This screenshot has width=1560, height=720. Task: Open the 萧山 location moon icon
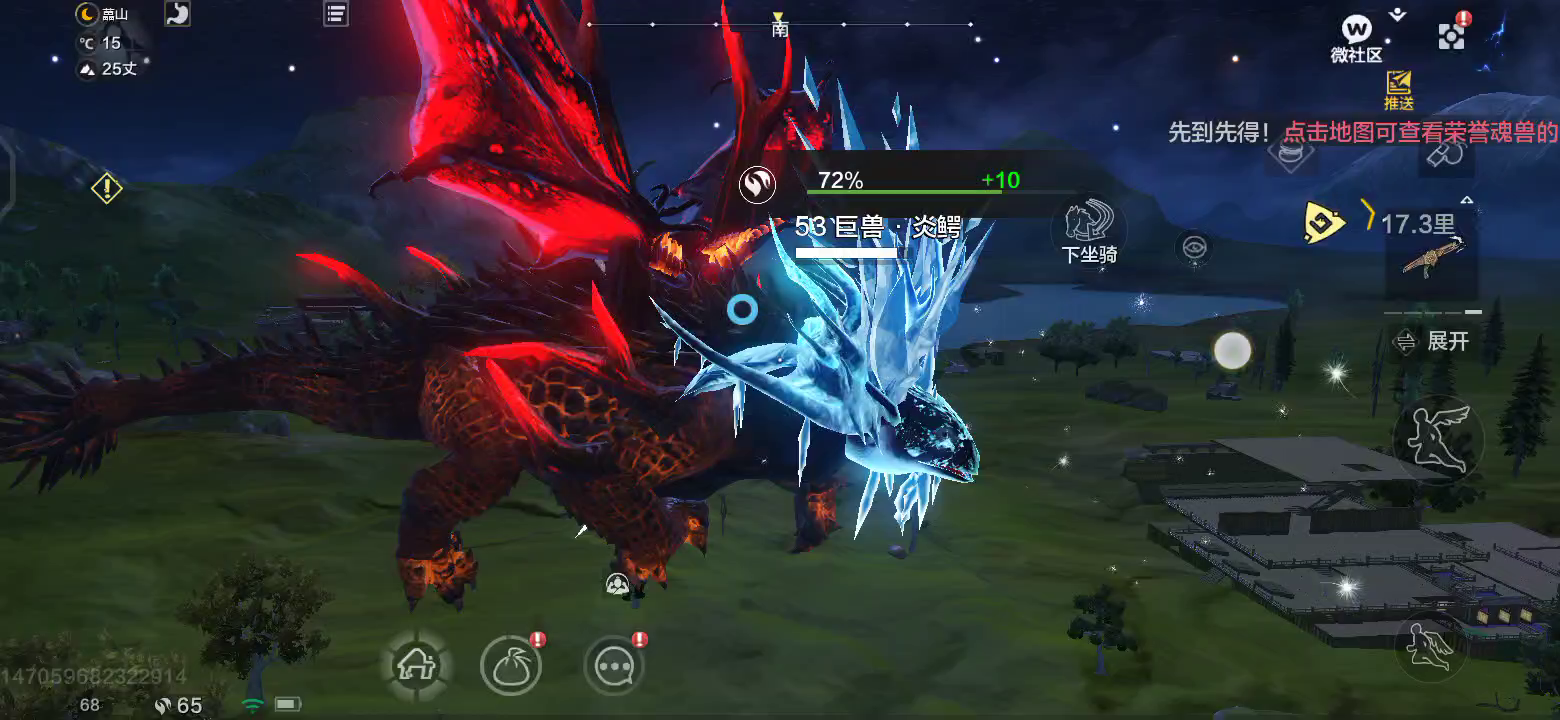pos(89,14)
